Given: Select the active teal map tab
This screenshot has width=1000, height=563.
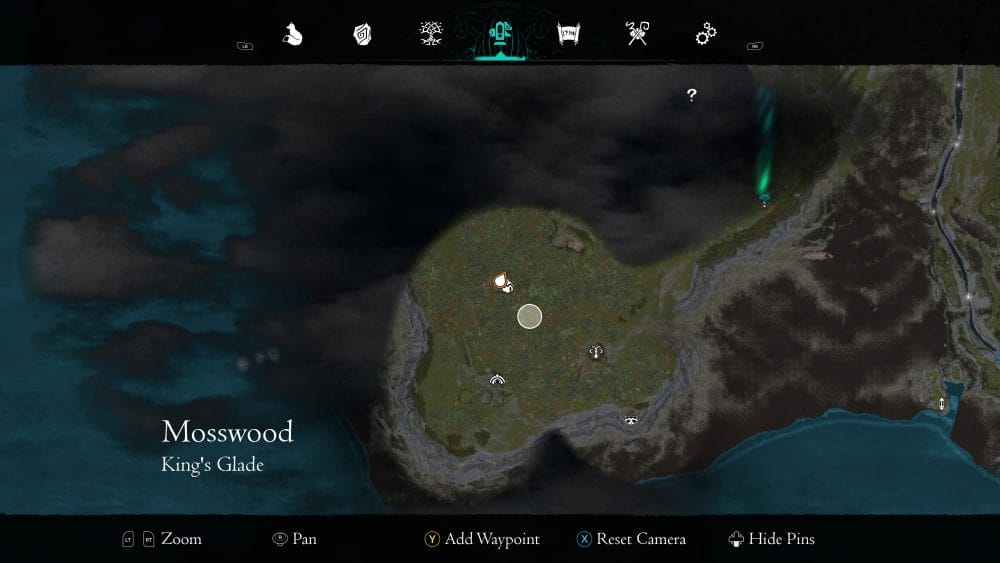Looking at the screenshot, I should (498, 36).
